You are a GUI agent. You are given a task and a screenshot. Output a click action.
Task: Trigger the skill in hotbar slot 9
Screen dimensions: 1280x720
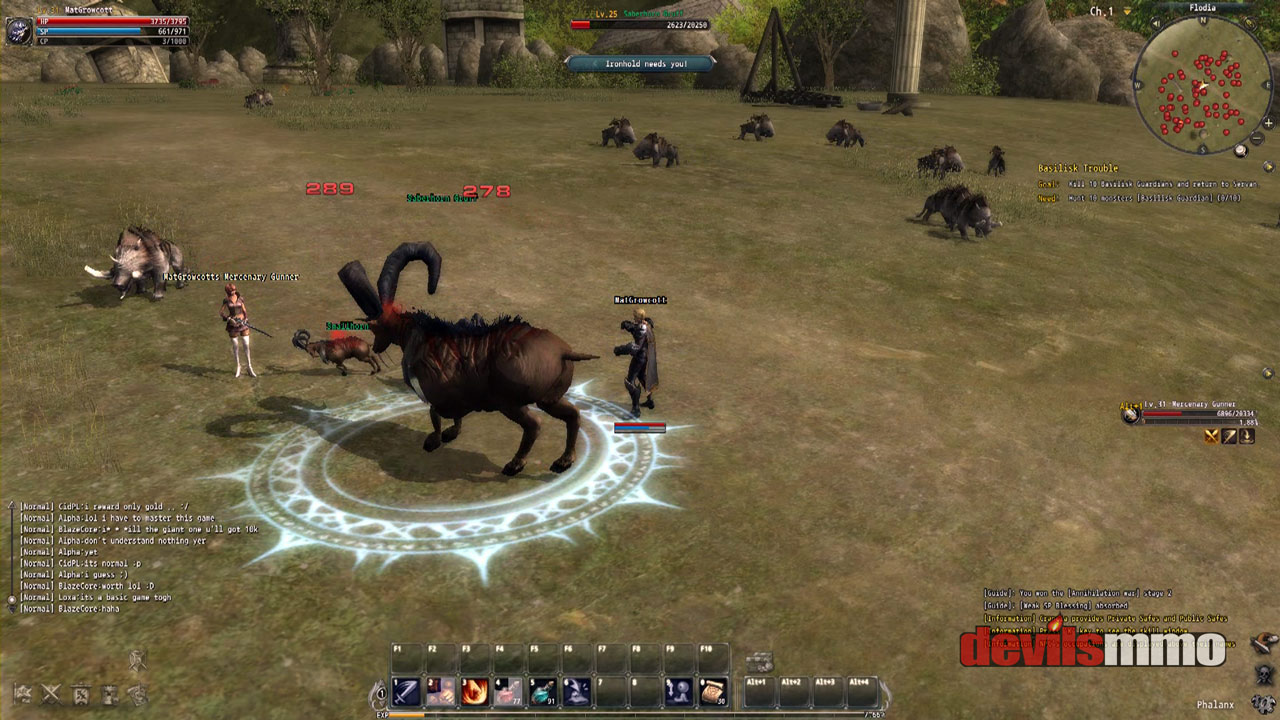[x=679, y=691]
